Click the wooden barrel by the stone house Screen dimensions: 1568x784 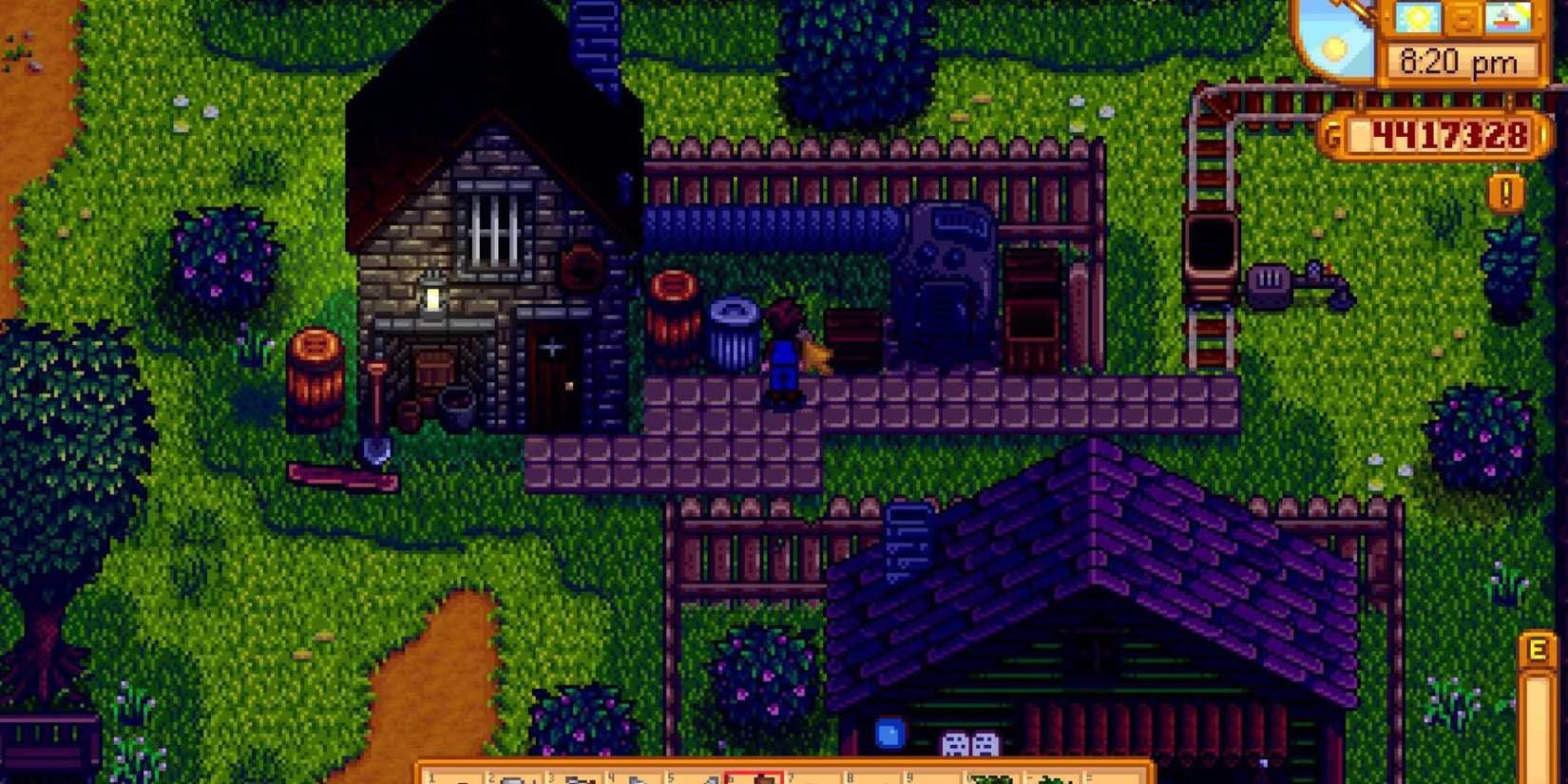[x=314, y=375]
